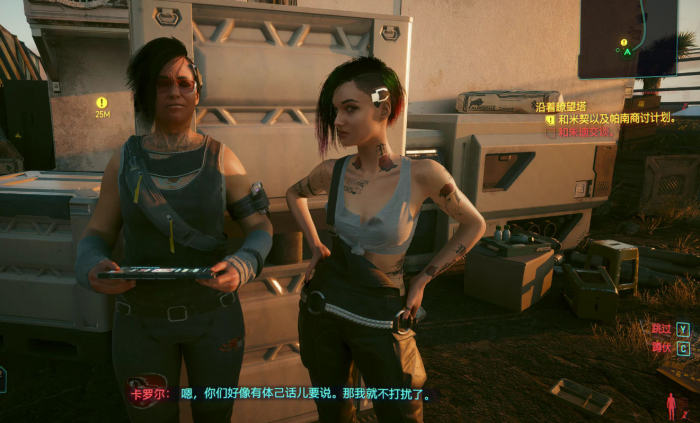Click the yellow quest marker on the minimap

pos(625,43)
